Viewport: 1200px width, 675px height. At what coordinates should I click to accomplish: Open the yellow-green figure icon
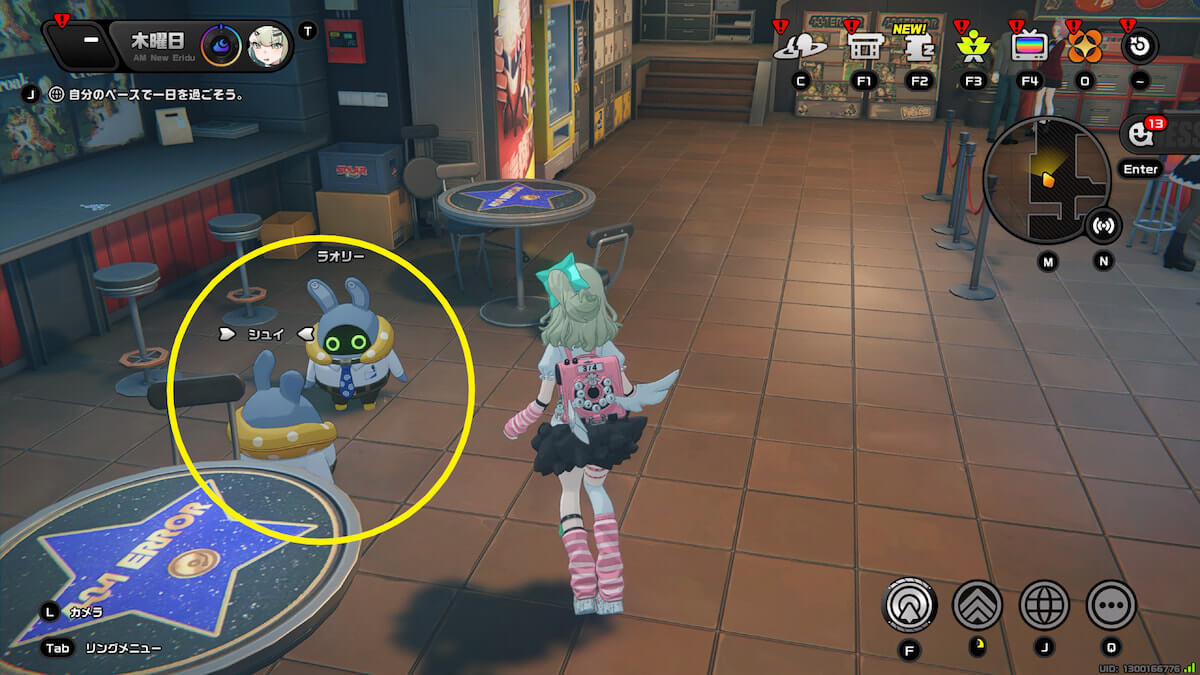(x=972, y=45)
